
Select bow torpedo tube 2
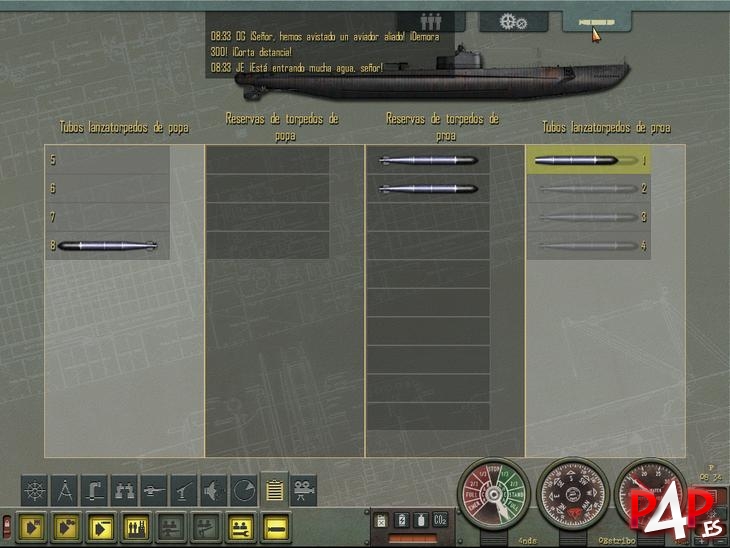pos(588,188)
